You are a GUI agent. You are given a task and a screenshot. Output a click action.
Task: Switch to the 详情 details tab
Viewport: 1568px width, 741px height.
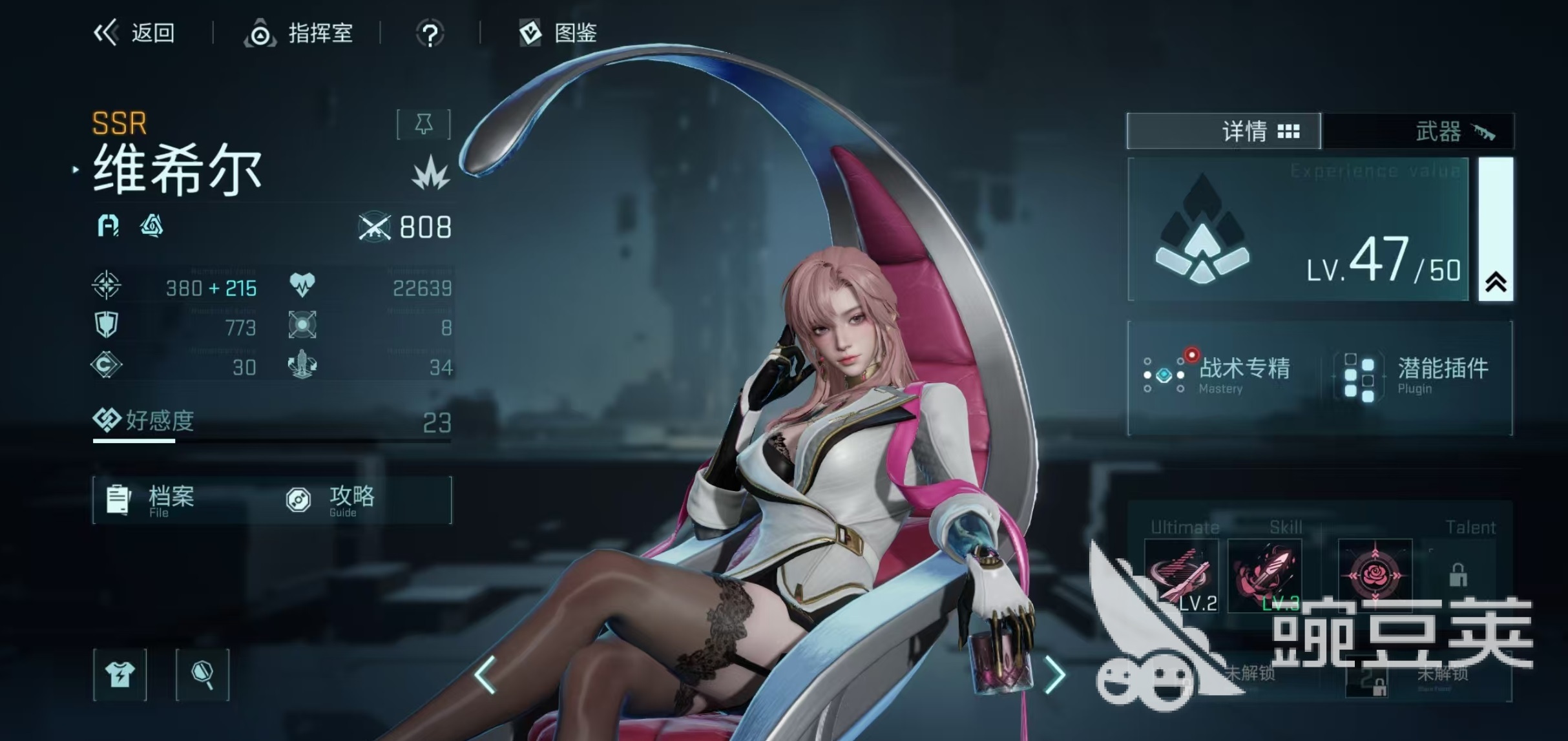pyautogui.click(x=1224, y=131)
